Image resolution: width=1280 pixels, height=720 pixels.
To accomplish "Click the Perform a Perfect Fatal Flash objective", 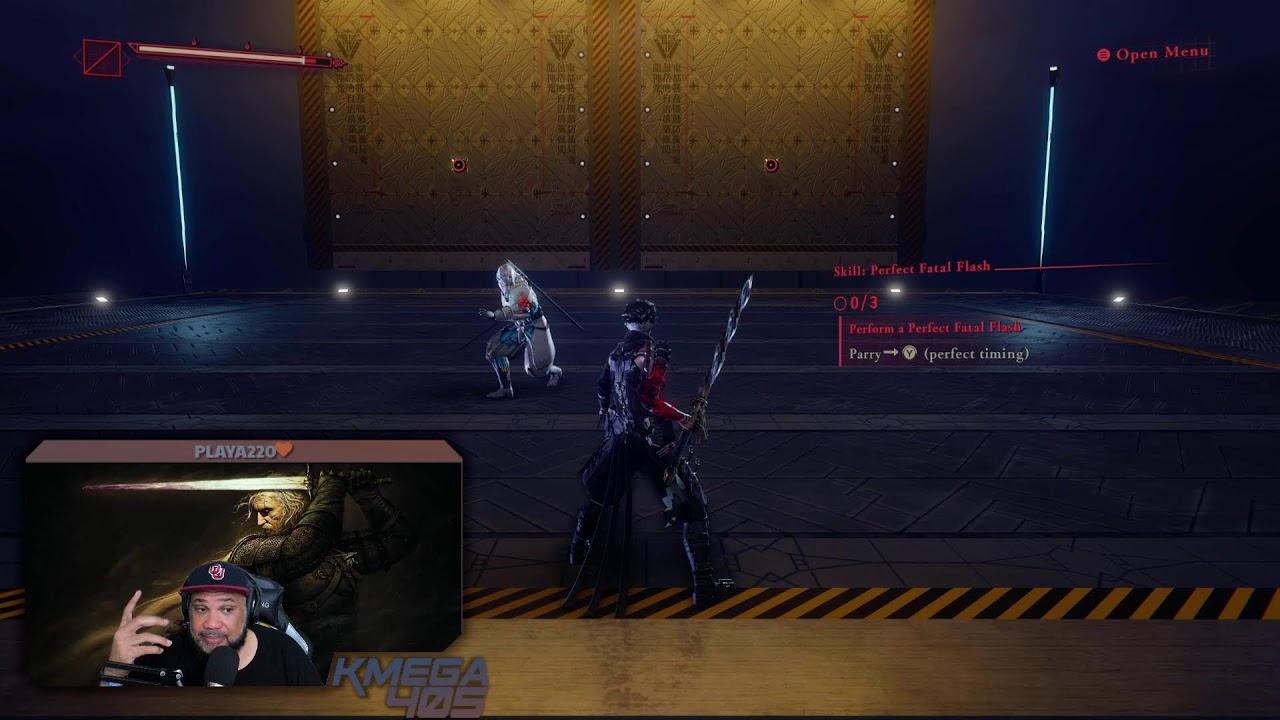I will coord(934,328).
